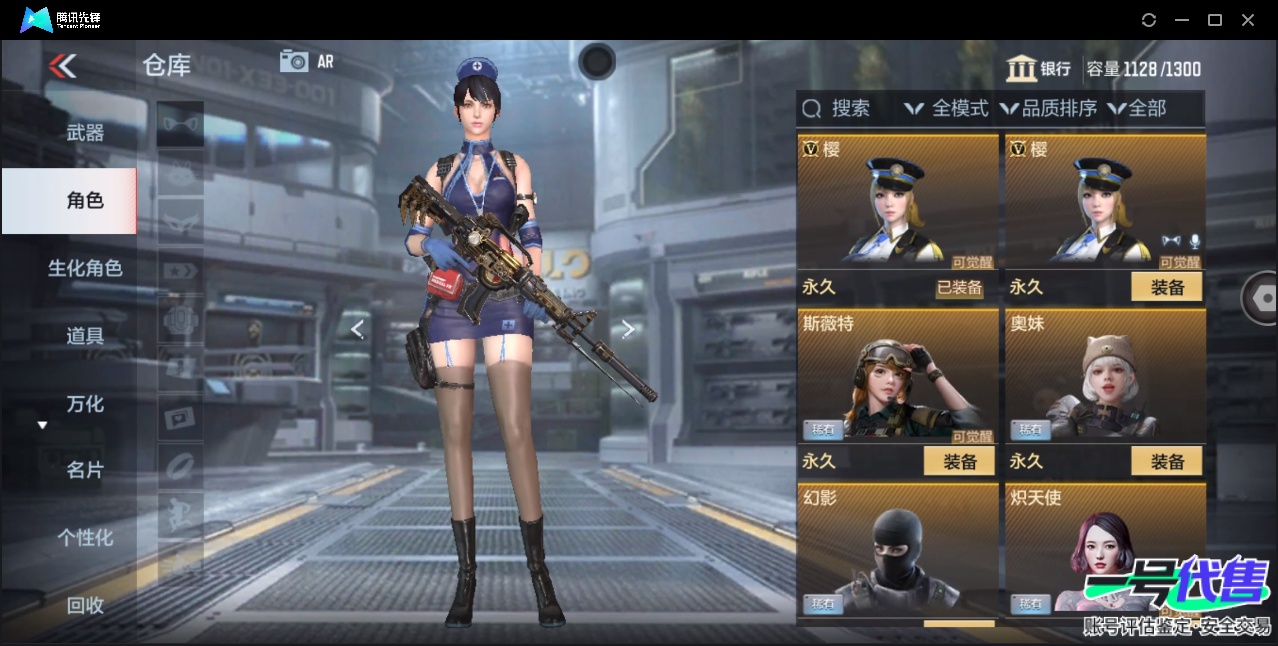
Task: Close the emulator window
Action: tap(1248, 20)
